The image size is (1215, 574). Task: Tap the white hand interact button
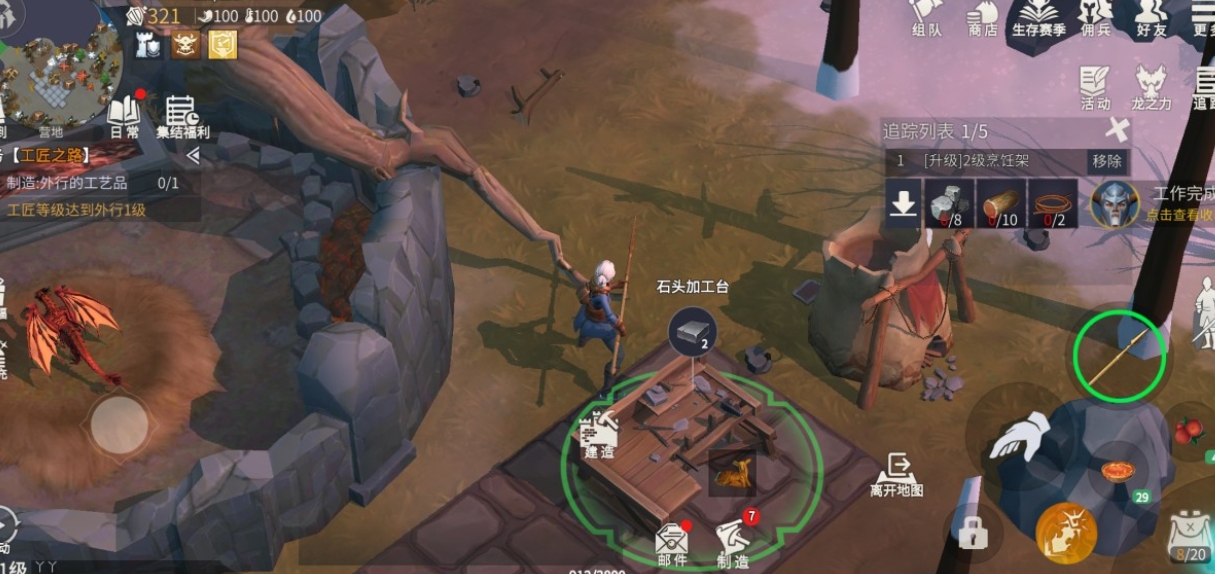coord(1019,437)
